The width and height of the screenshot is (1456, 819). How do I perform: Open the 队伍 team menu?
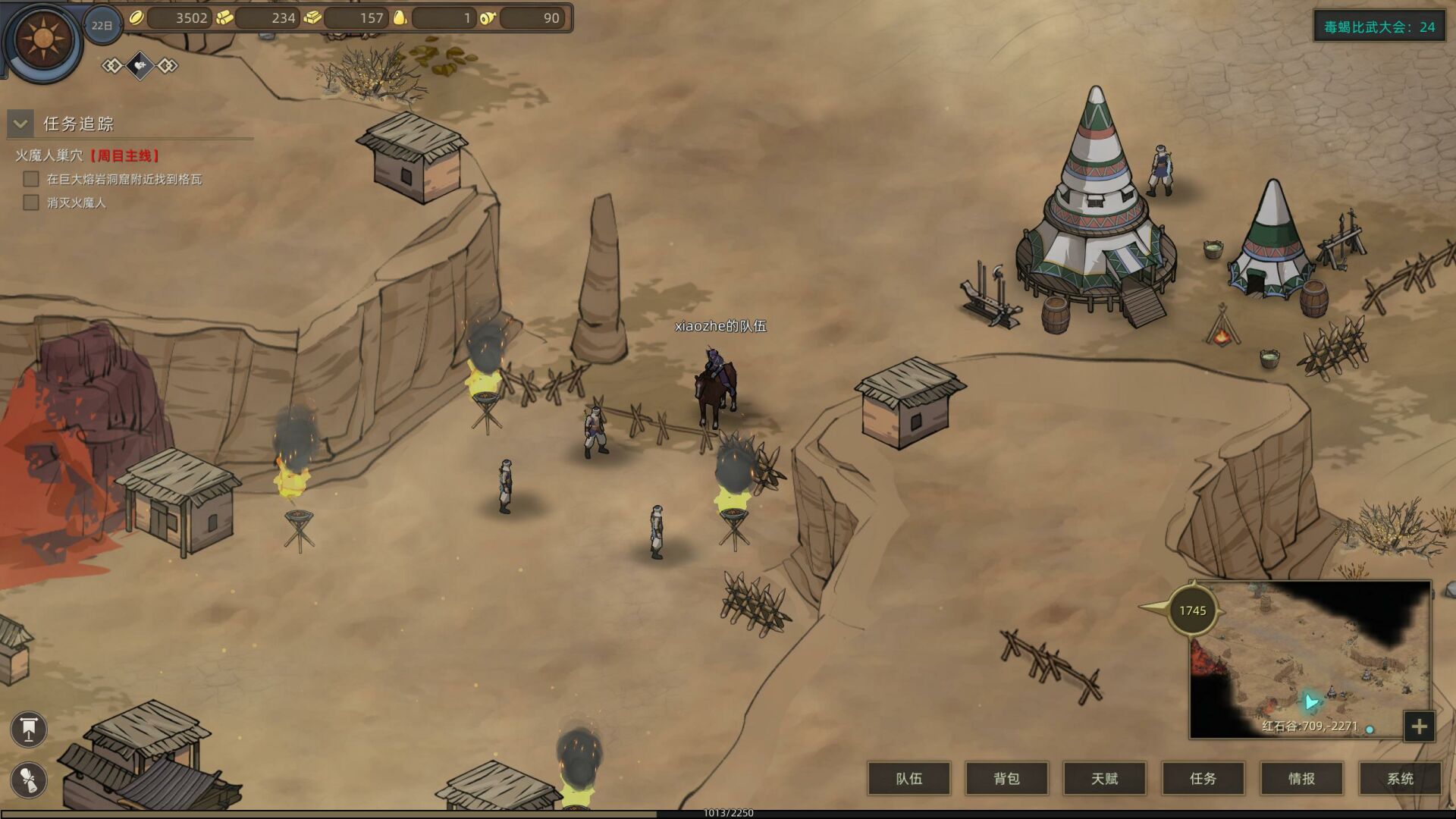click(x=908, y=779)
